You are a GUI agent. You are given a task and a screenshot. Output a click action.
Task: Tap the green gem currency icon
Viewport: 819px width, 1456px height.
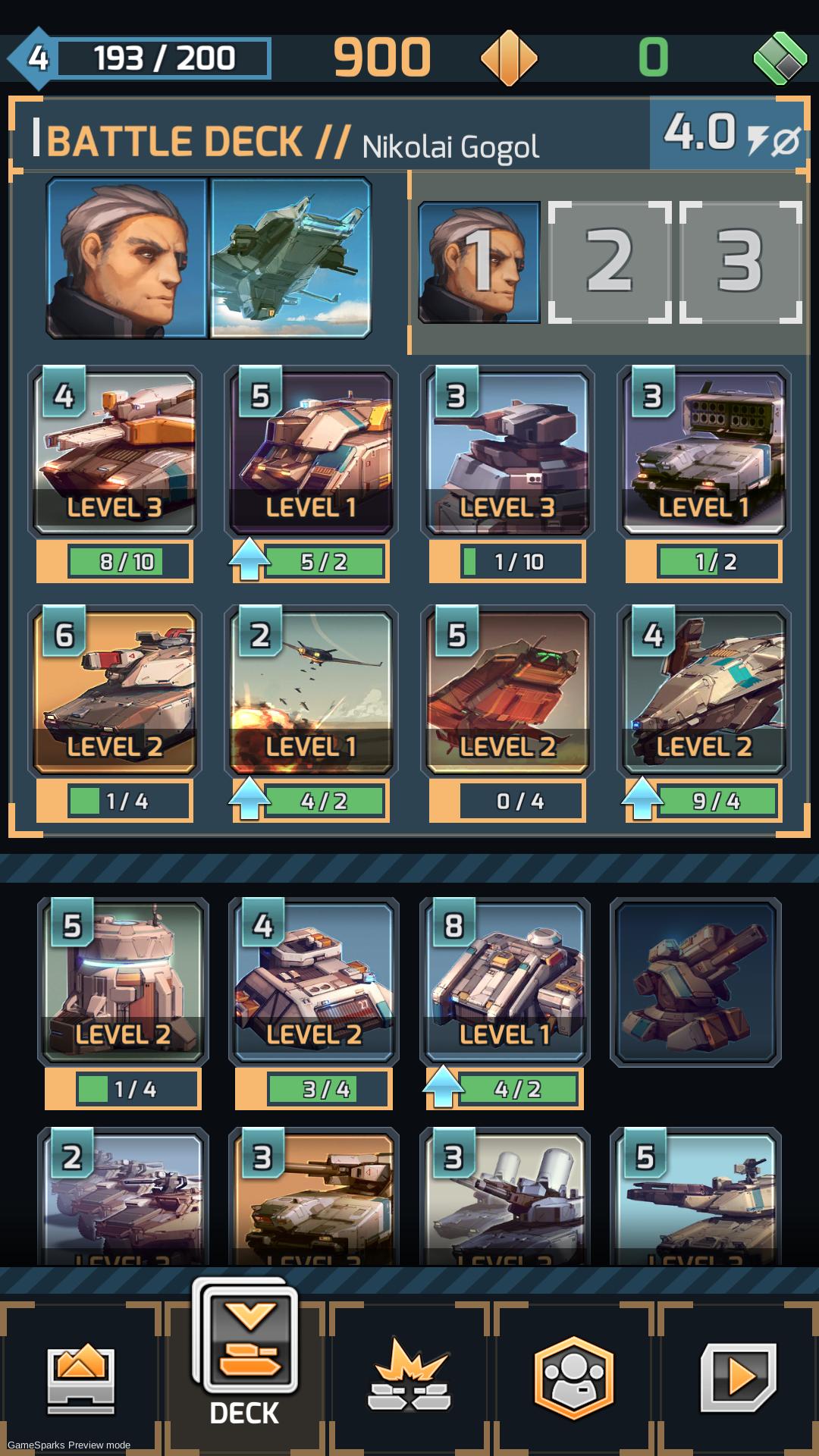(780, 58)
